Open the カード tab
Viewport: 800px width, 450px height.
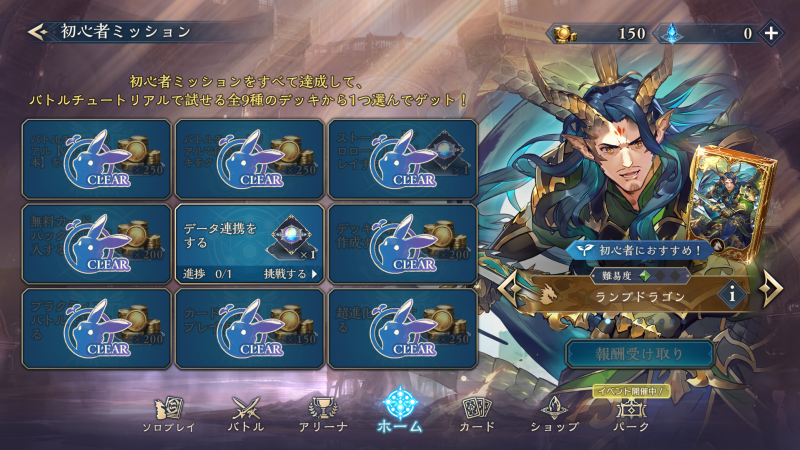[x=477, y=413]
